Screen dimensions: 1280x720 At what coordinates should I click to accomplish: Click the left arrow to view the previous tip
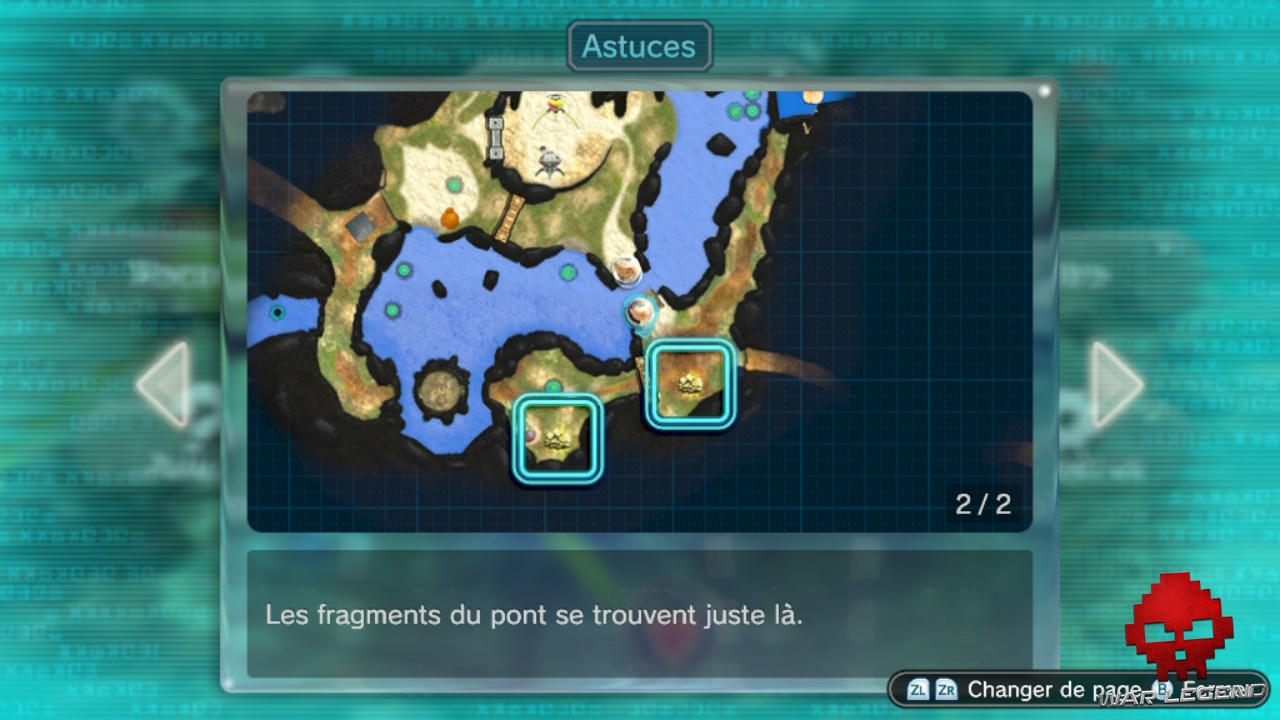(x=163, y=382)
